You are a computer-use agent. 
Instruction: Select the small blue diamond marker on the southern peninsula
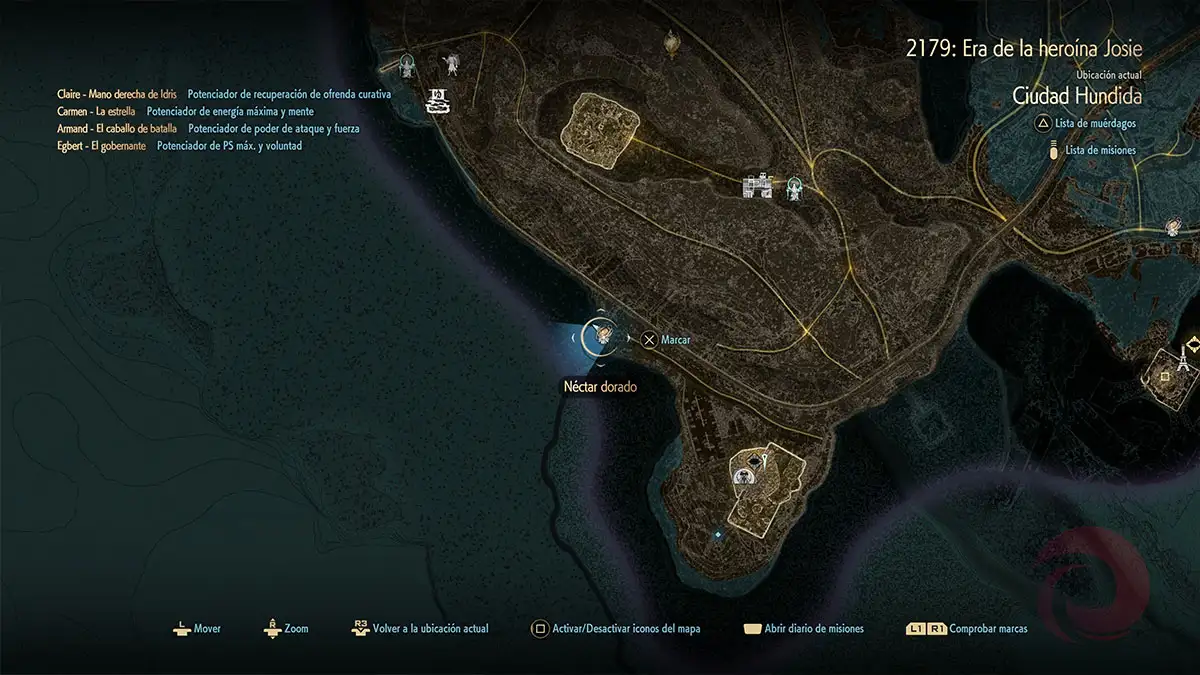718,535
